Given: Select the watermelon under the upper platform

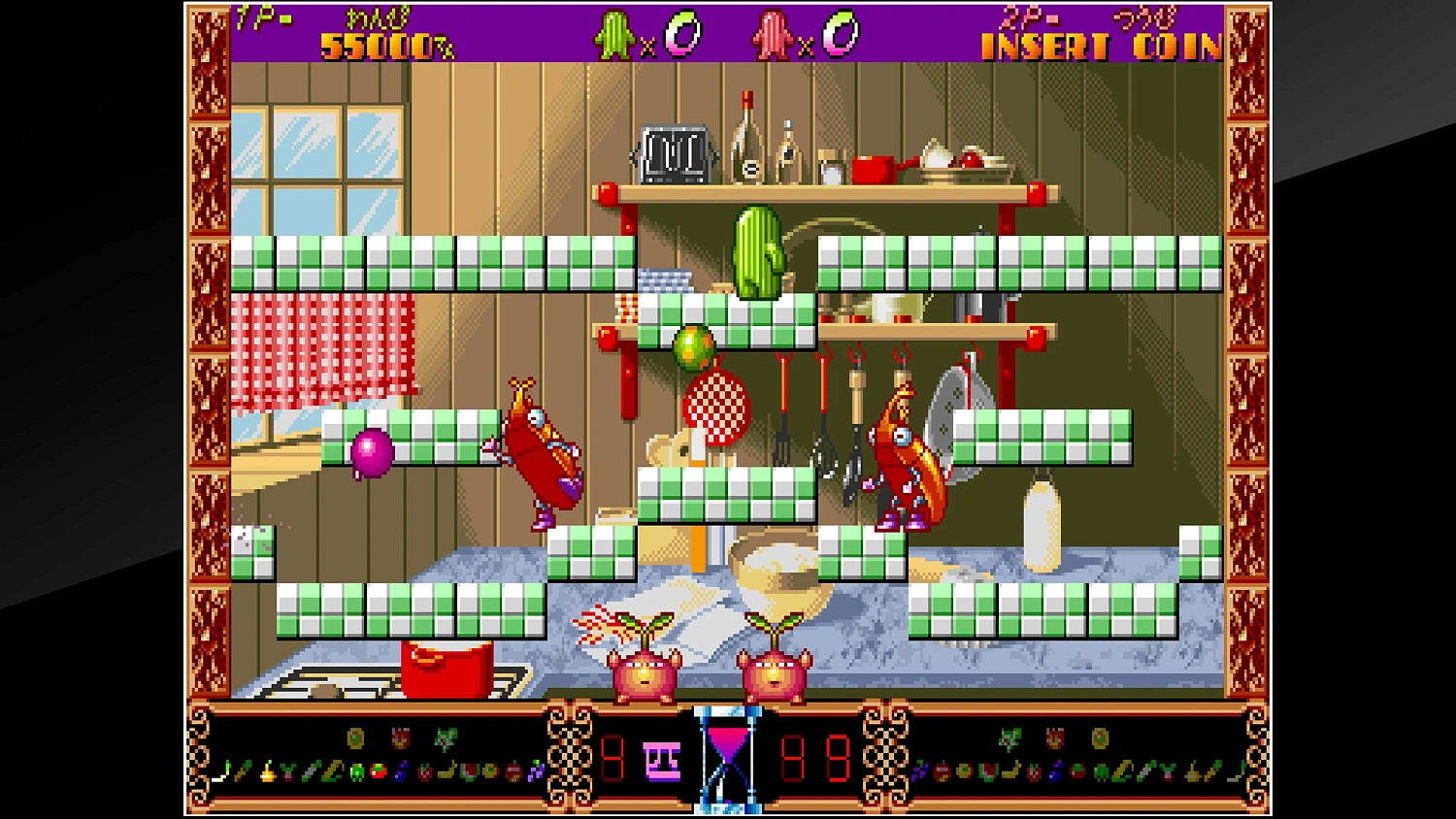Looking at the screenshot, I should [x=692, y=347].
